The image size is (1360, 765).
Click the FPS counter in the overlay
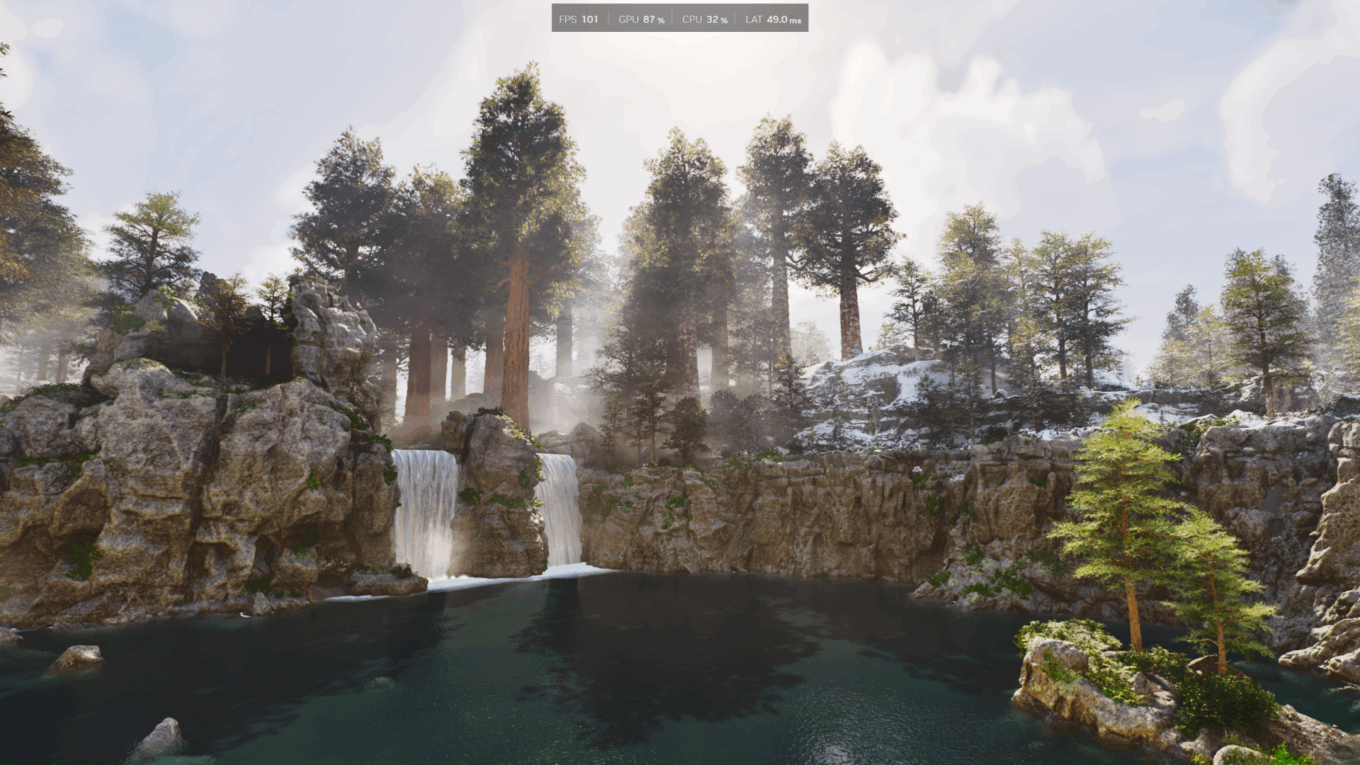coord(576,18)
